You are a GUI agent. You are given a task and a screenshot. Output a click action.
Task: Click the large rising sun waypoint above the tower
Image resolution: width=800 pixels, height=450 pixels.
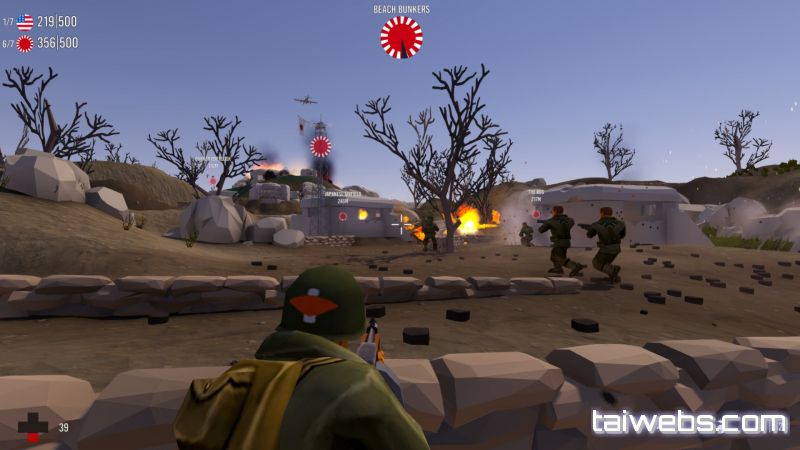coord(320,146)
